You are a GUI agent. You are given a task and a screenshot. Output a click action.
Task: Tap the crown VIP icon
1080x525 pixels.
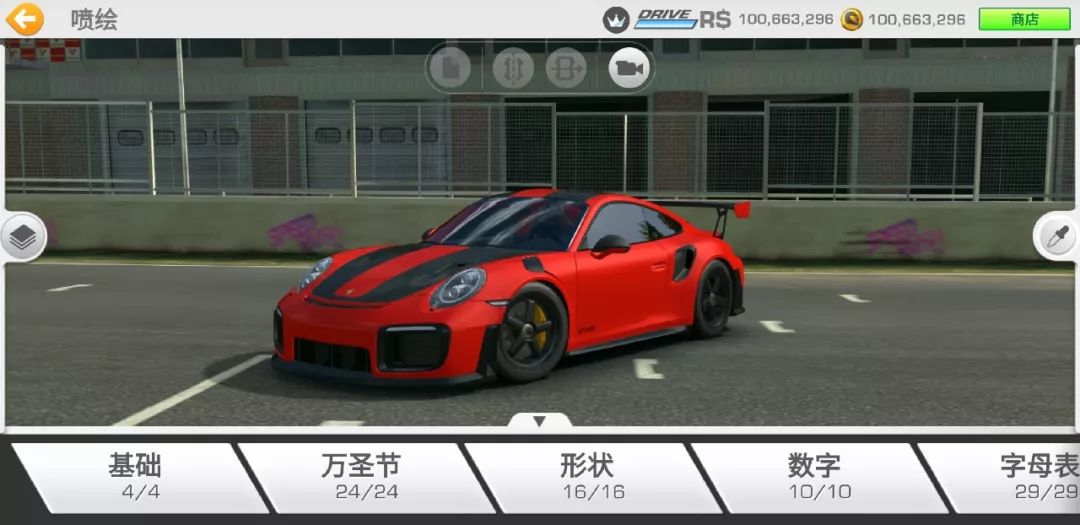click(x=616, y=19)
